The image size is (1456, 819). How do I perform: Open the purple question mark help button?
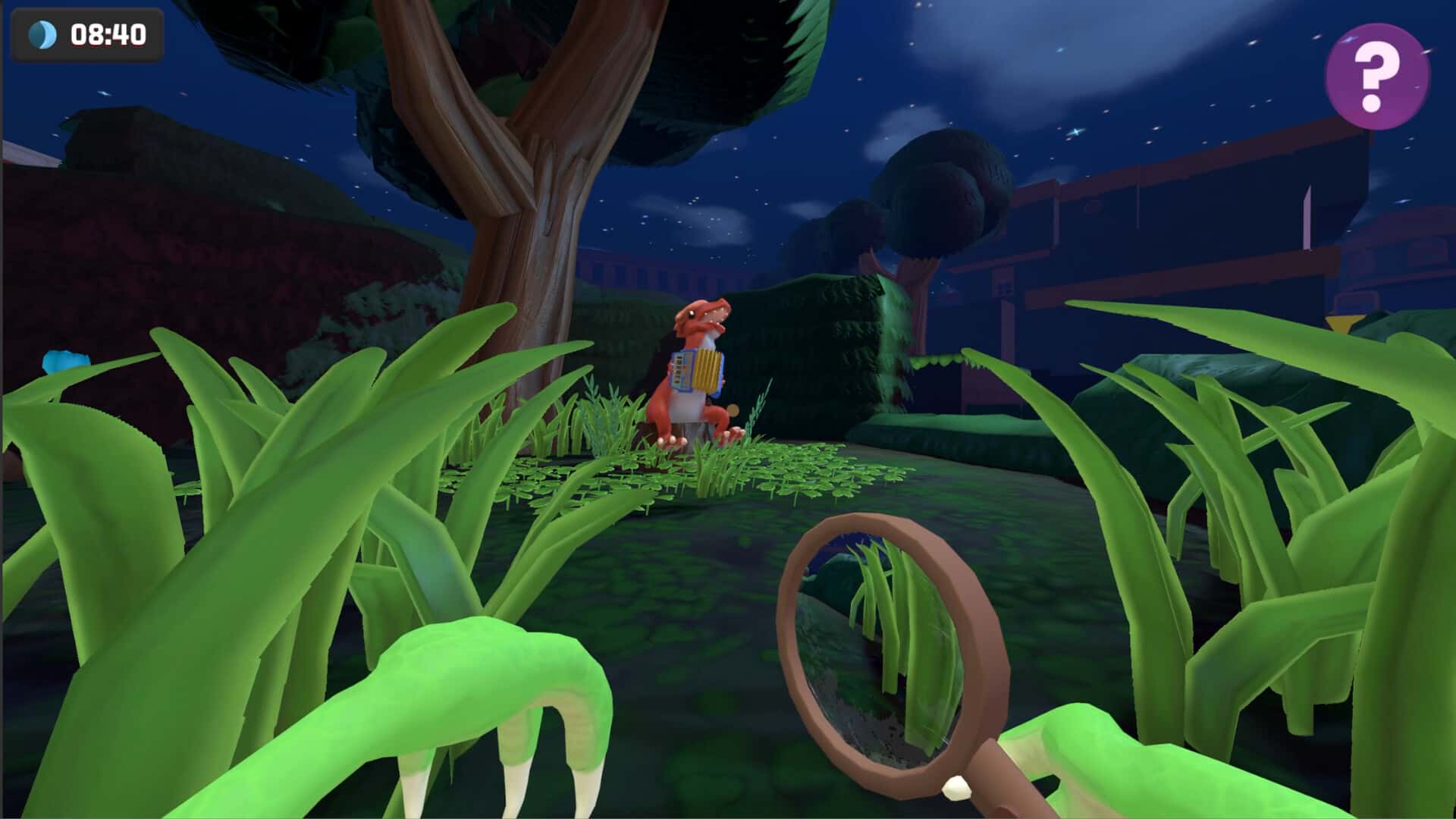1377,76
